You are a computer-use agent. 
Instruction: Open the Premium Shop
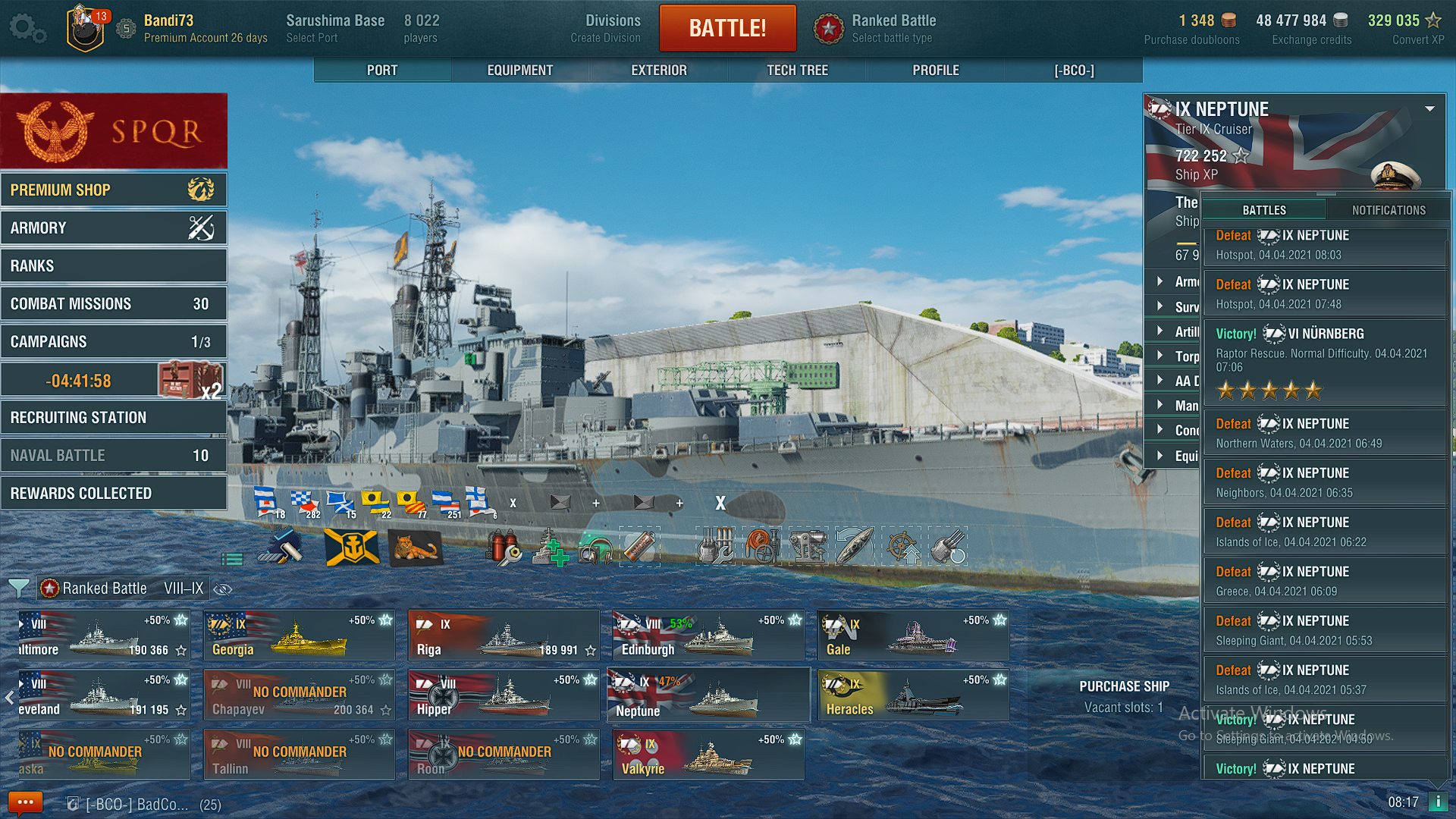114,190
